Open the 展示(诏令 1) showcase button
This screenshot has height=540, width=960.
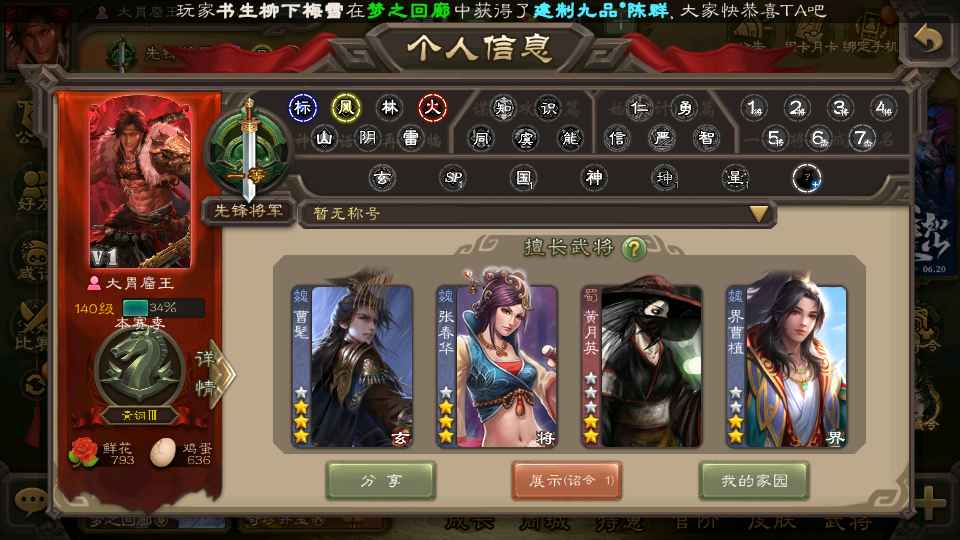click(x=567, y=481)
